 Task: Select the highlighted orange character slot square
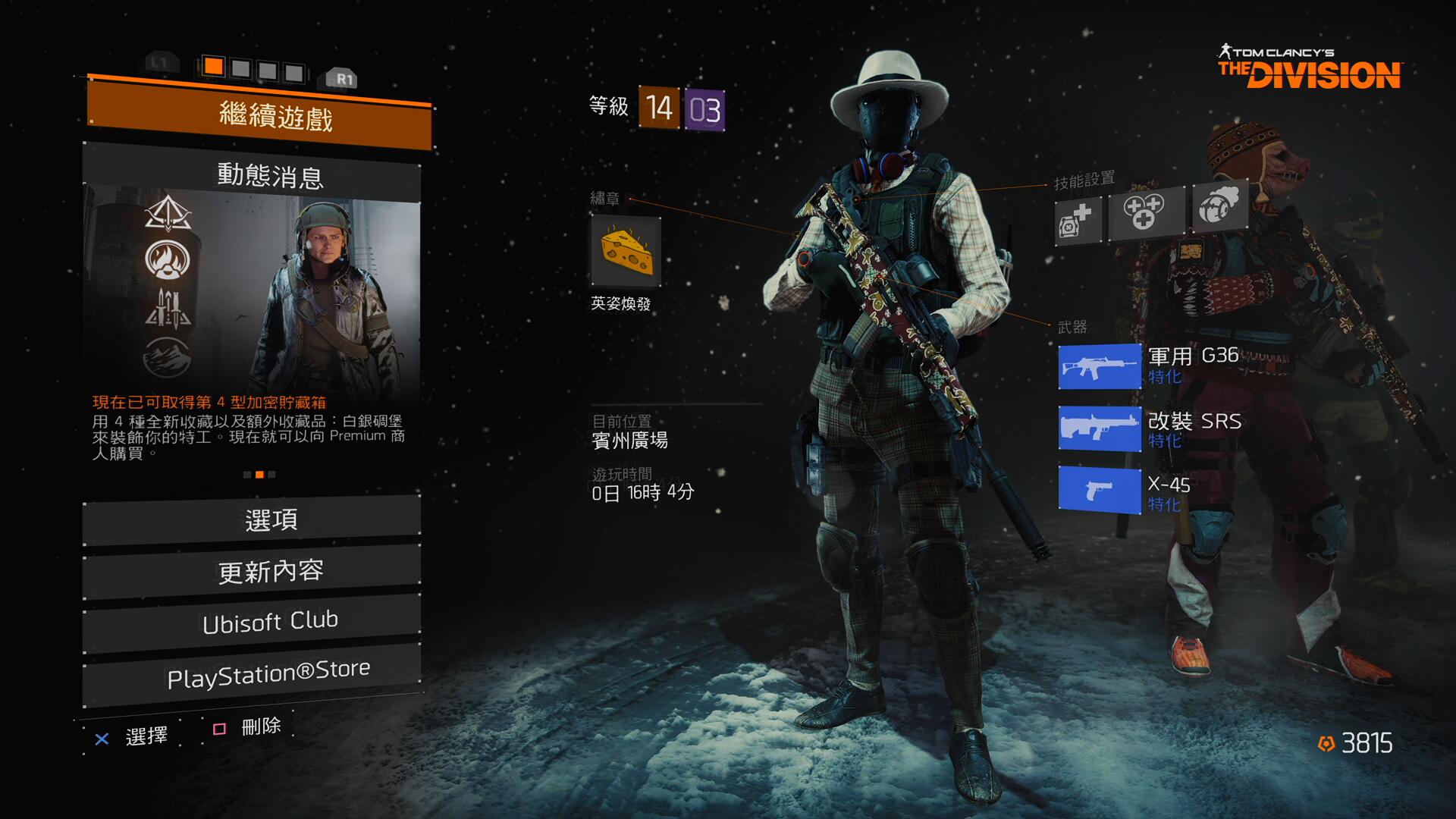tap(214, 67)
